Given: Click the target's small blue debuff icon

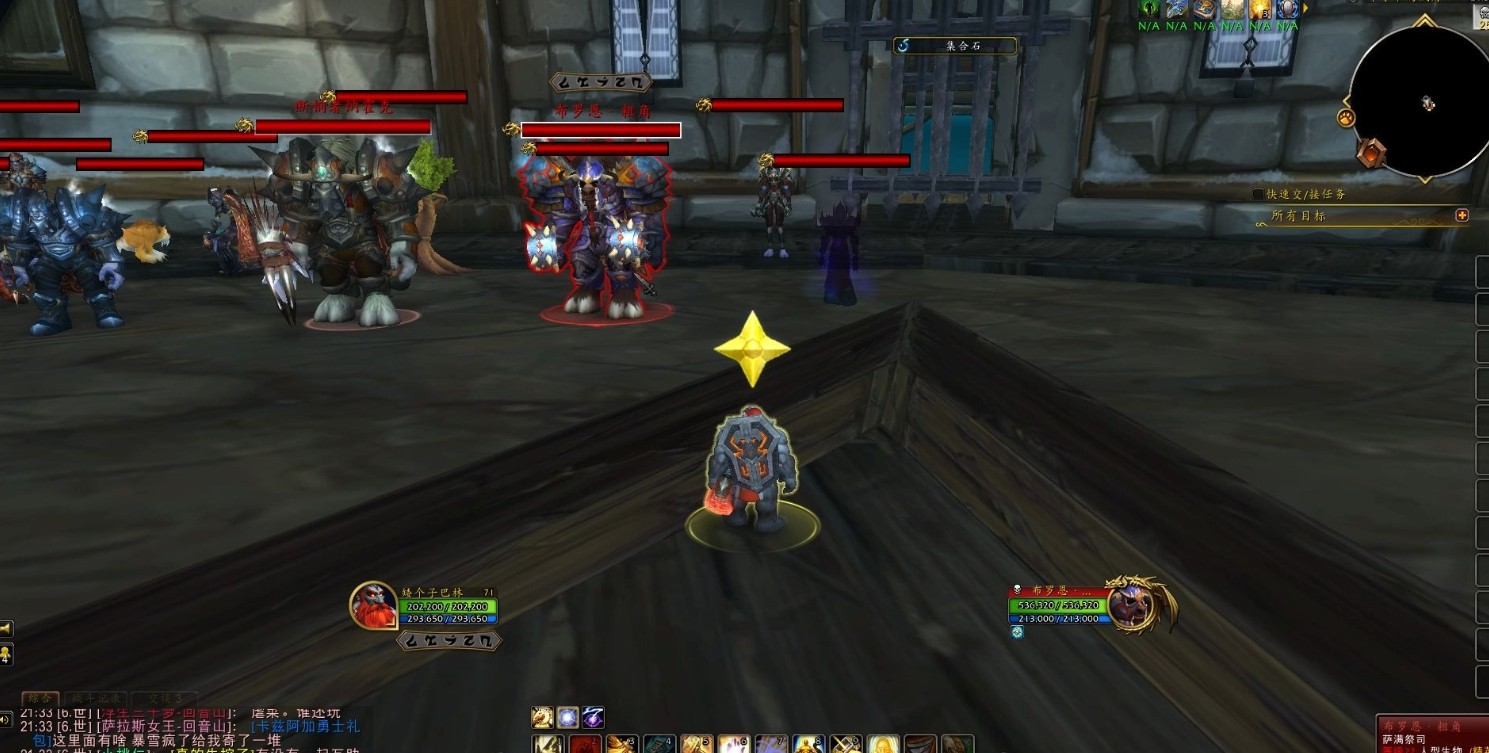Looking at the screenshot, I should tap(1017, 632).
